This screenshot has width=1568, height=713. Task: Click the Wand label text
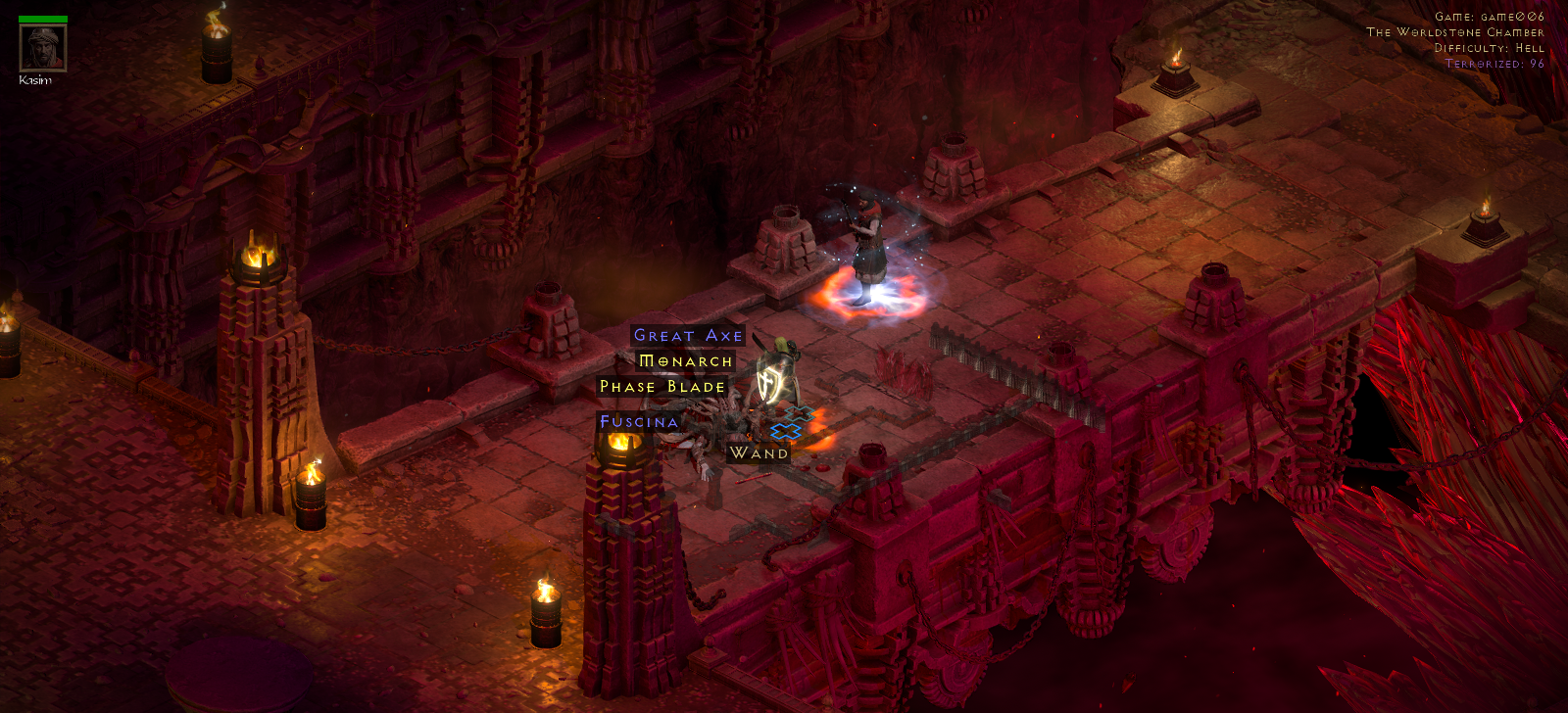click(758, 452)
